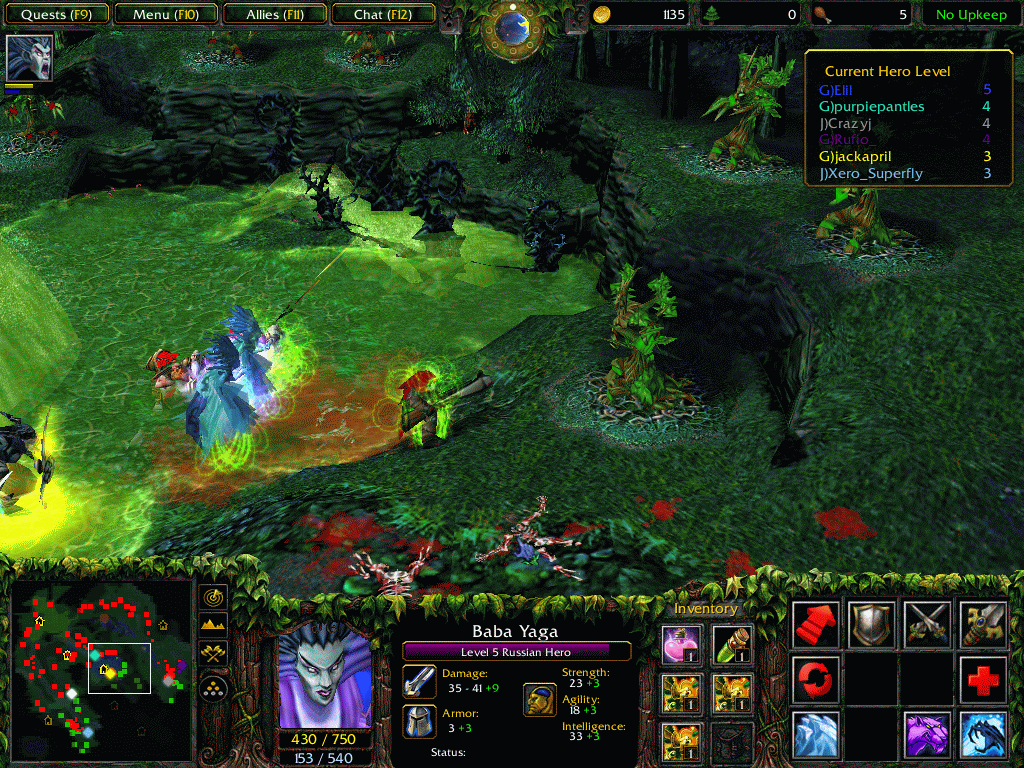Open the game Menu

coord(165,14)
